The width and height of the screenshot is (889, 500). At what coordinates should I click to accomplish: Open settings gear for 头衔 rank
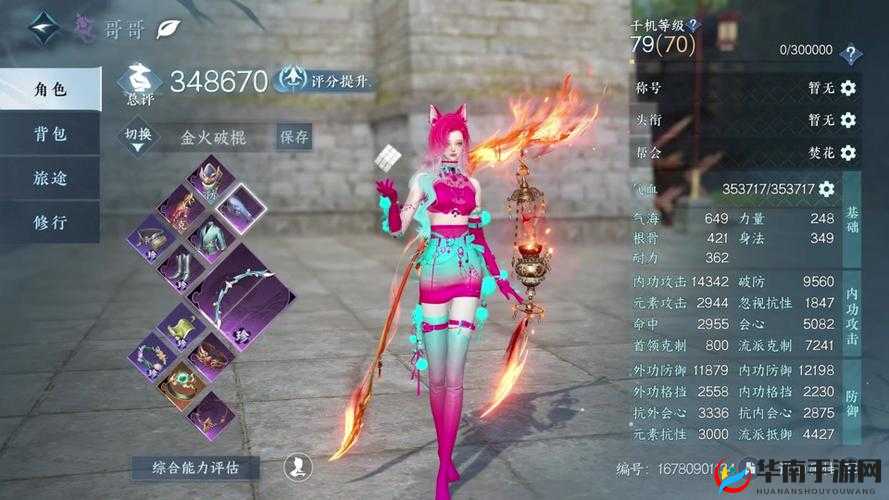pos(848,120)
